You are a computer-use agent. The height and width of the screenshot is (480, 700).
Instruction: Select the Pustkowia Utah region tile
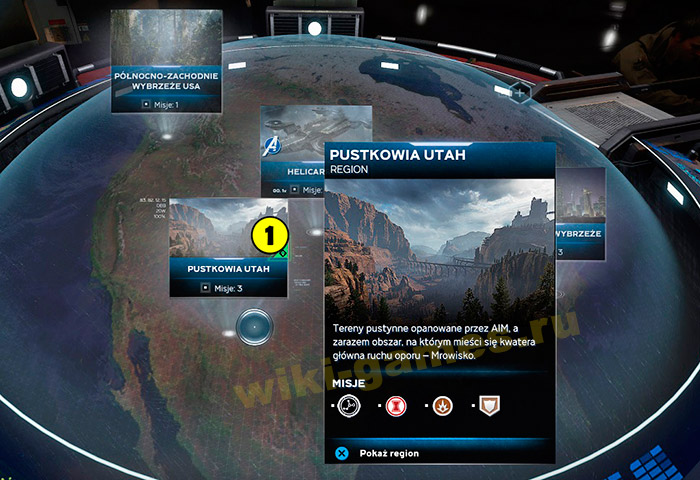coord(227,247)
